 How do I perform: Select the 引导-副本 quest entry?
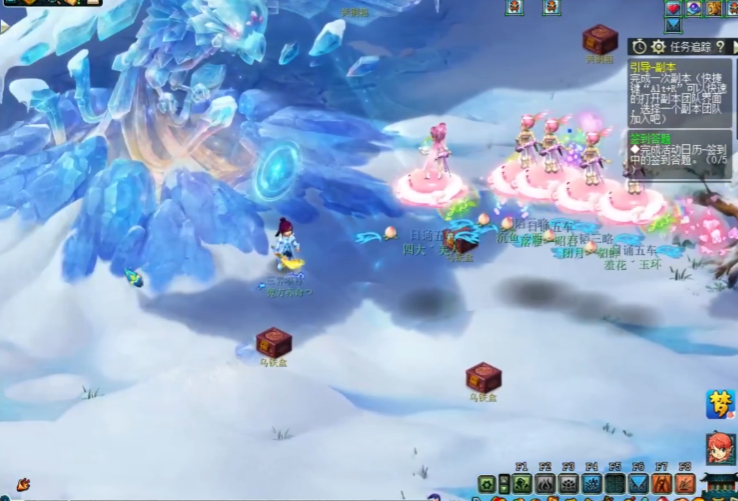tap(651, 64)
